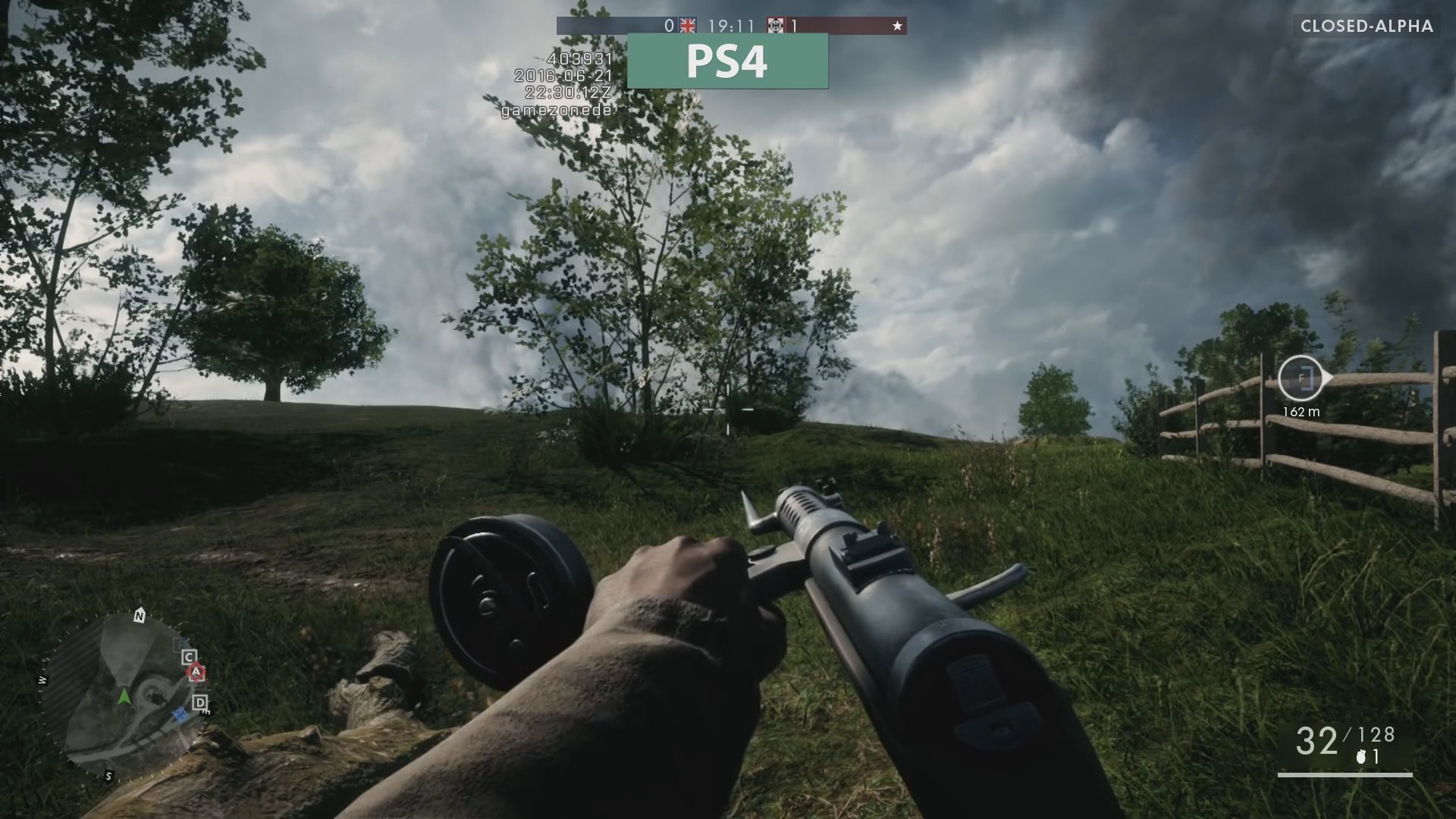Click the objective D marker on the minimap
1456x819 pixels.
pyautogui.click(x=200, y=702)
